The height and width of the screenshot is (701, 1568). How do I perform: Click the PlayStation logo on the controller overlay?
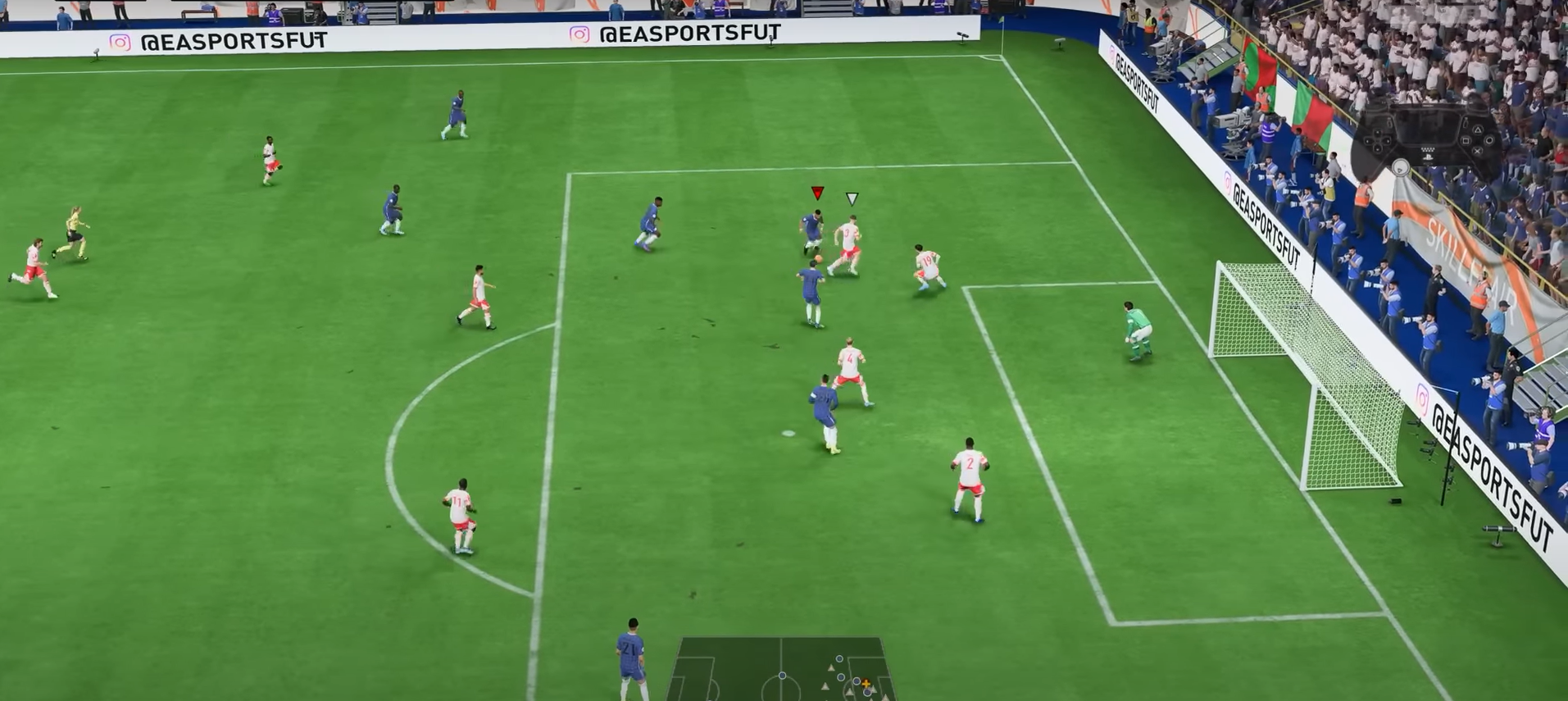1429,157
